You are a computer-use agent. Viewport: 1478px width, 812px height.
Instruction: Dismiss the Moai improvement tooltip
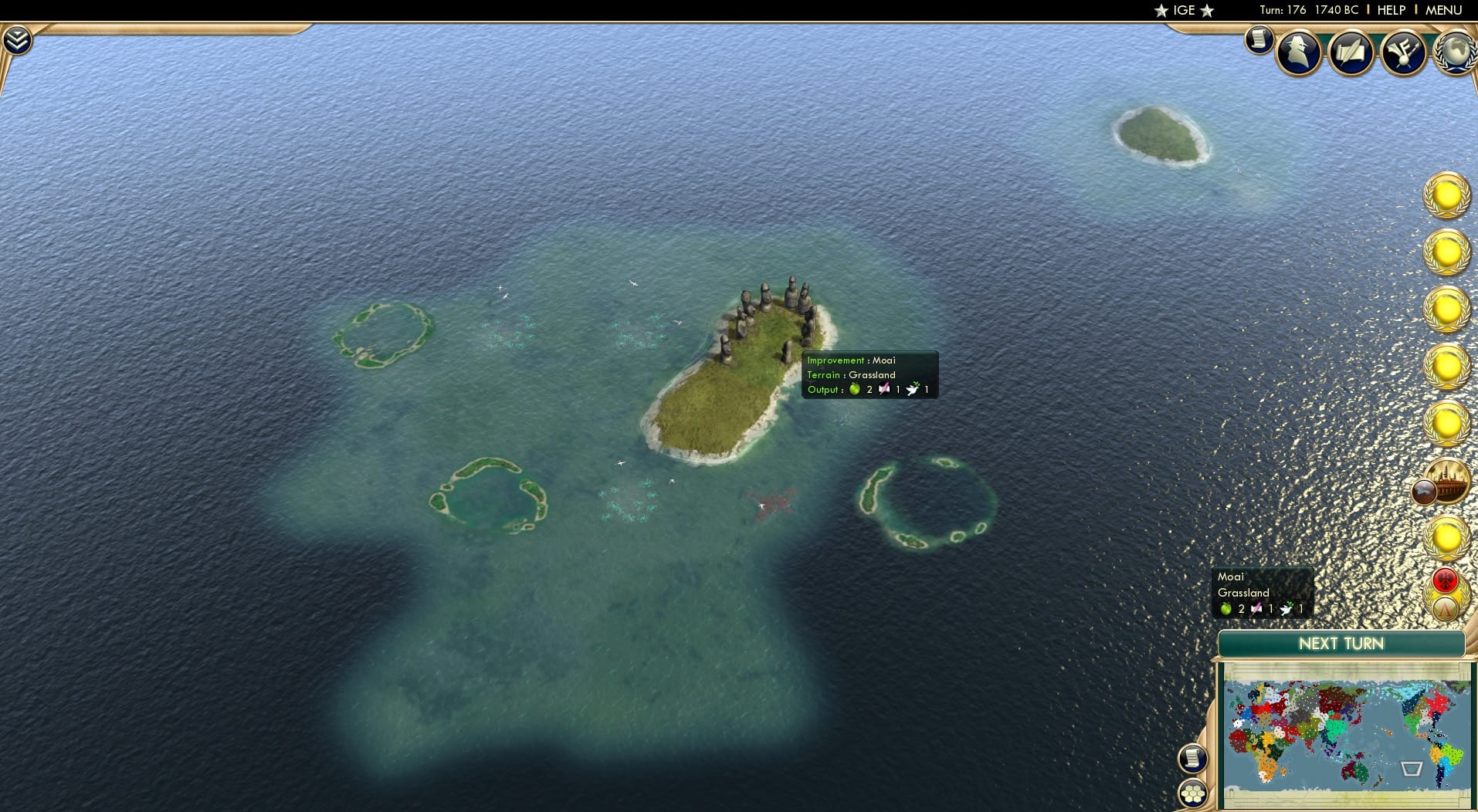(x=869, y=374)
